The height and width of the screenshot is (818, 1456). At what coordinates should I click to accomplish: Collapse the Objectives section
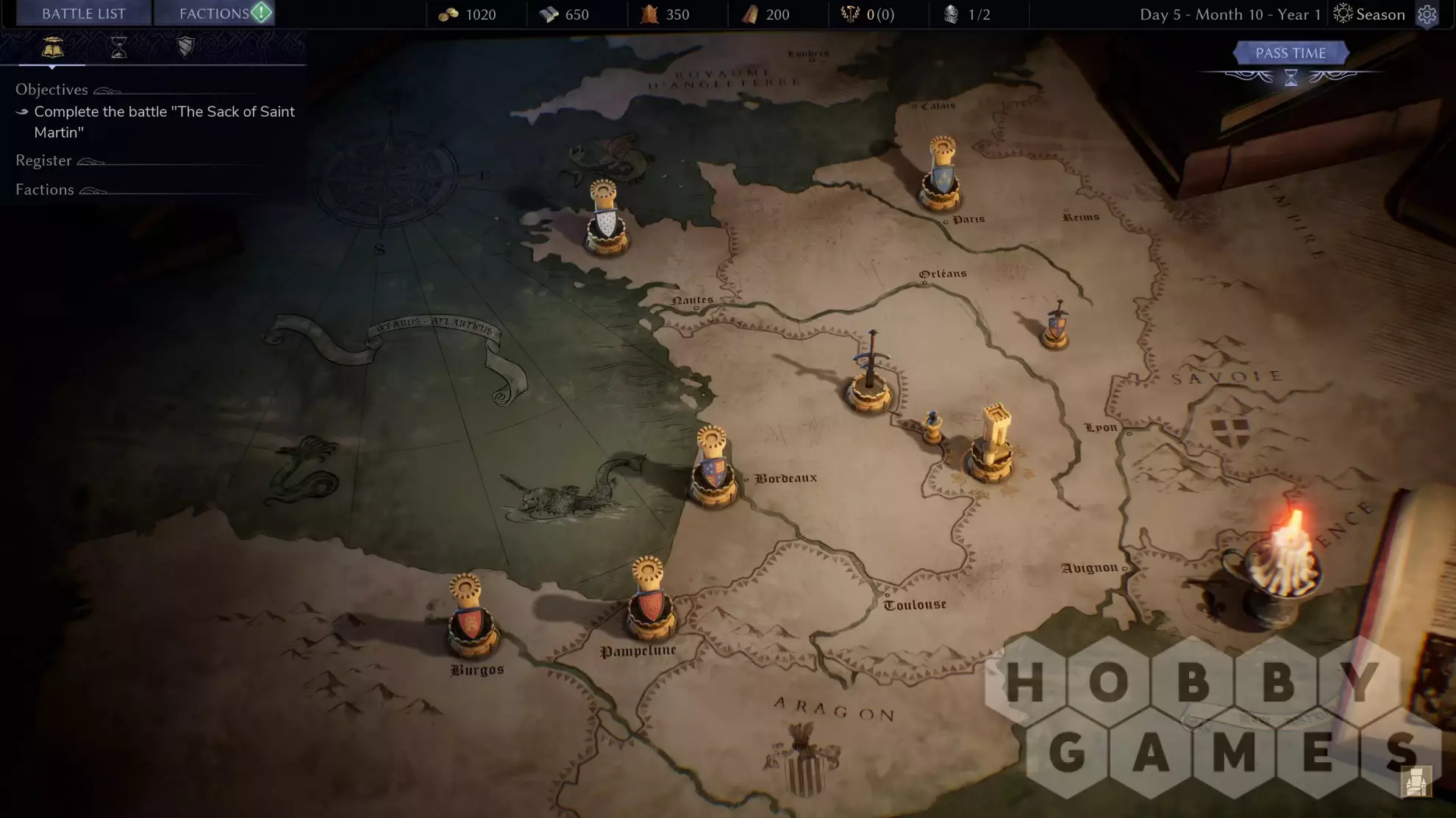[x=51, y=90]
